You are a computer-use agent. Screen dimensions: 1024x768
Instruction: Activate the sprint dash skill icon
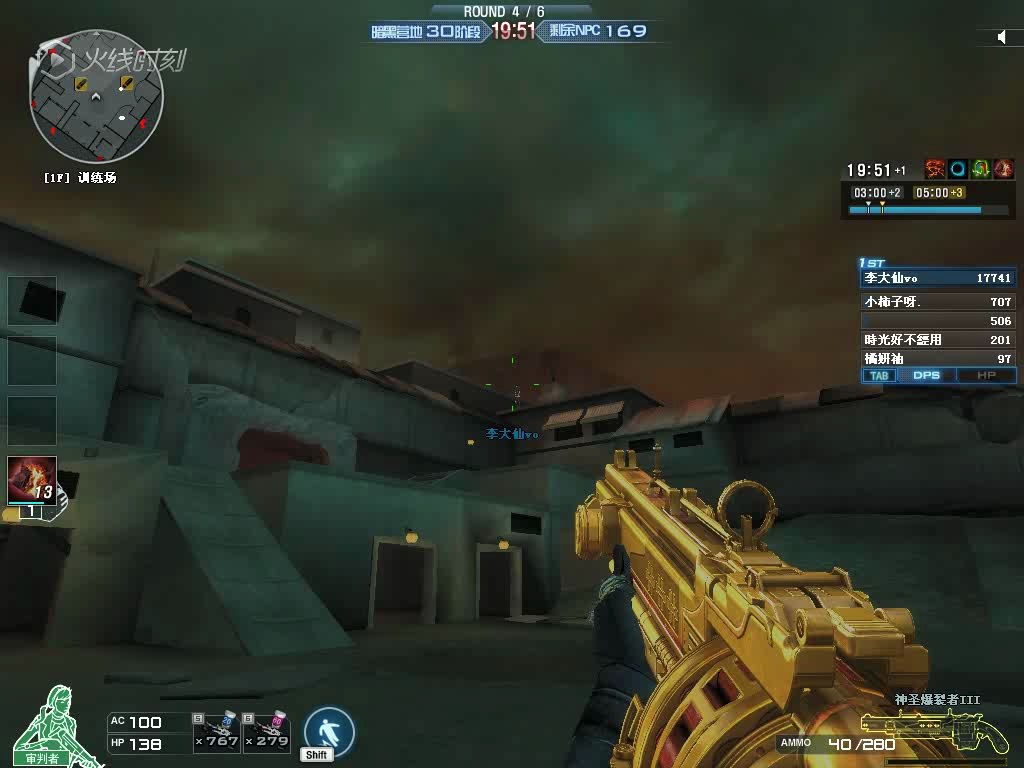click(x=329, y=732)
